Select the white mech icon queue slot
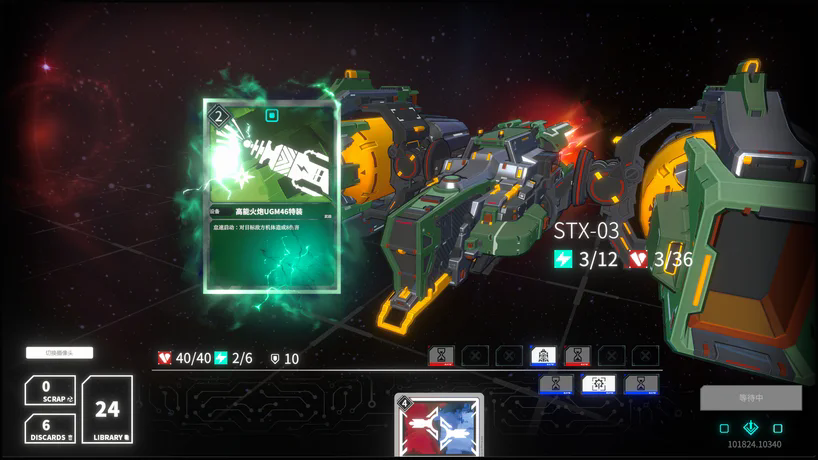 (543, 356)
